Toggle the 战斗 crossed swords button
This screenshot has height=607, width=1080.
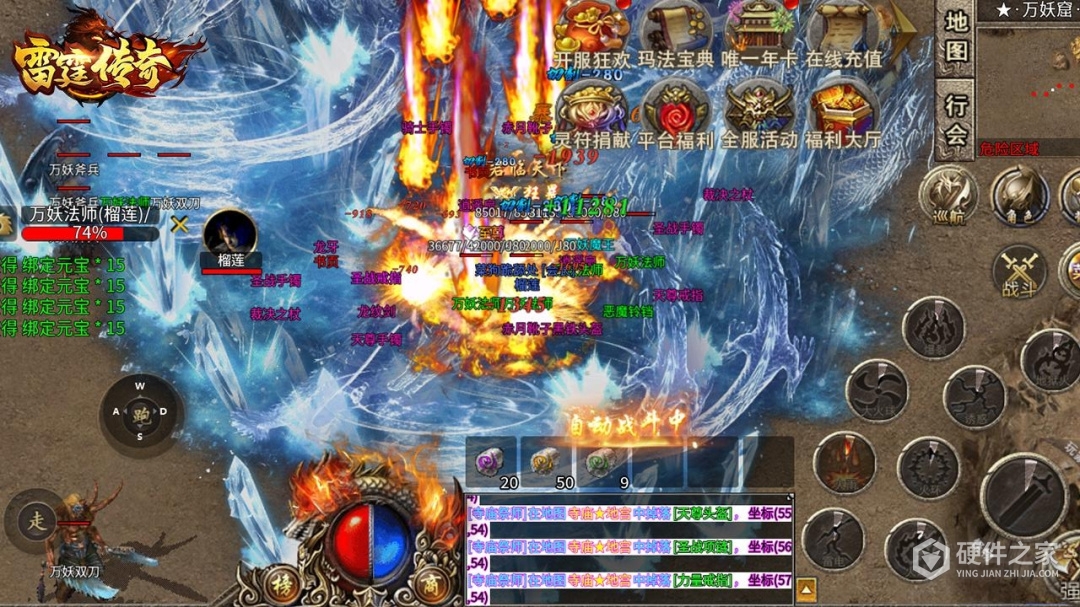point(1019,271)
